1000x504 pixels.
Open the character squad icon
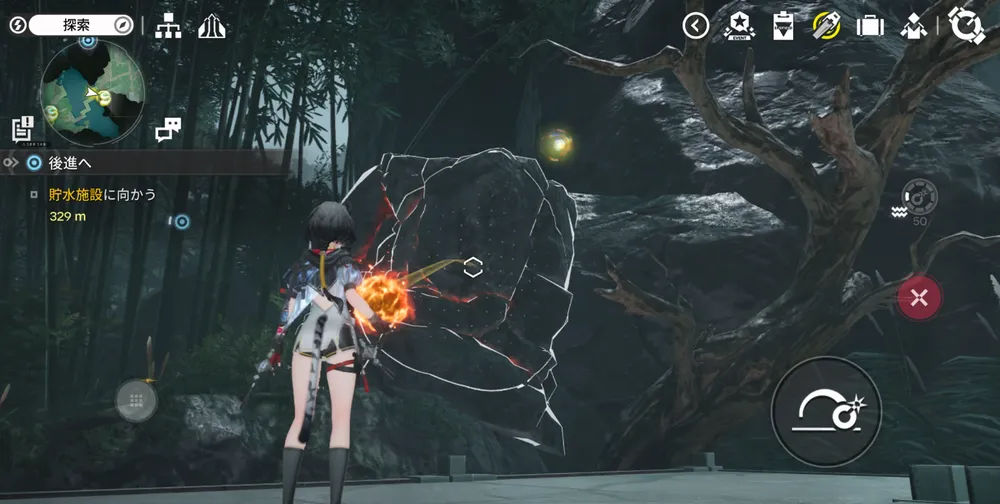click(x=914, y=26)
